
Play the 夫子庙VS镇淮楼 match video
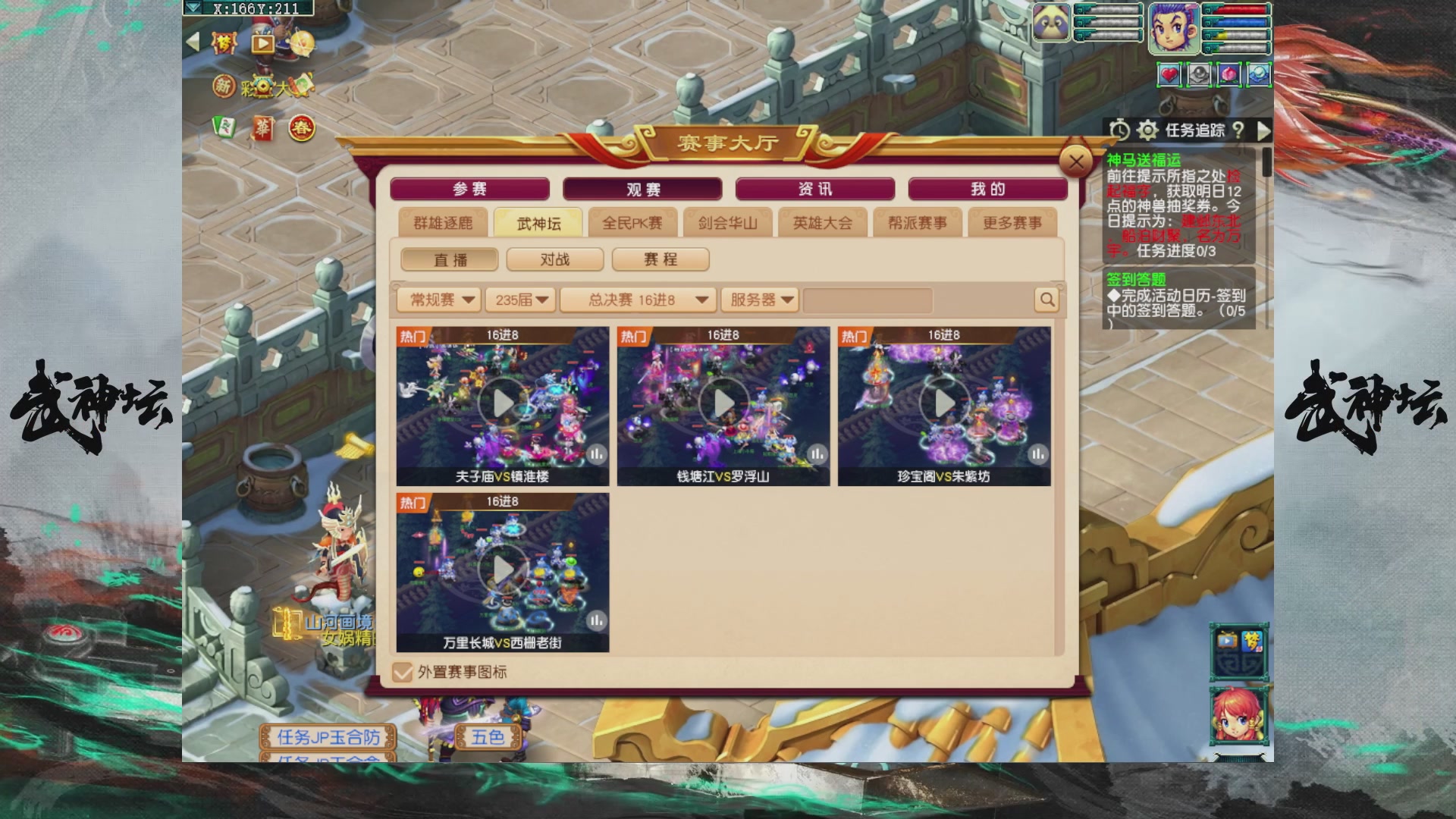coord(503,402)
